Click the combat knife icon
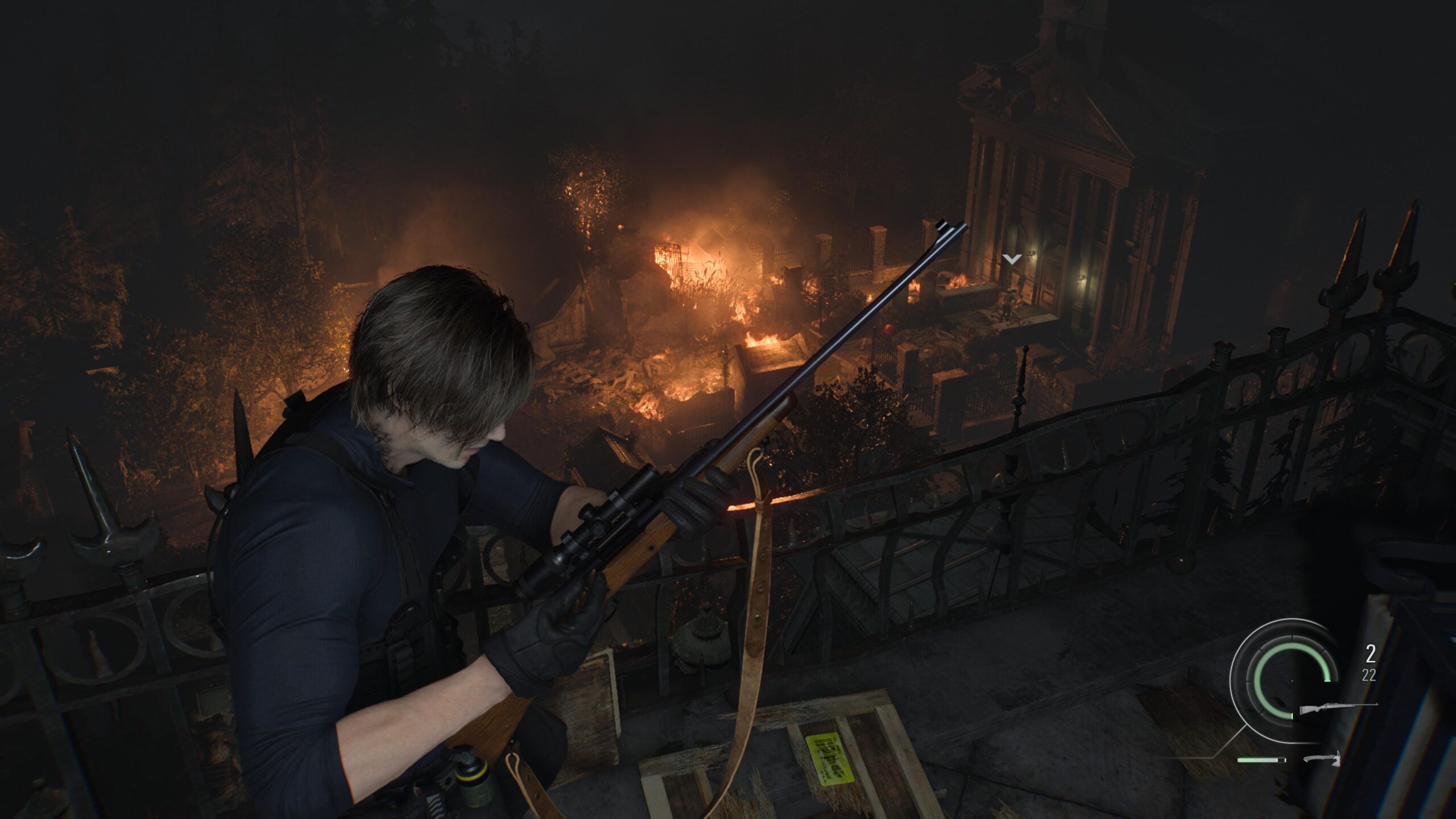 coord(1322,759)
